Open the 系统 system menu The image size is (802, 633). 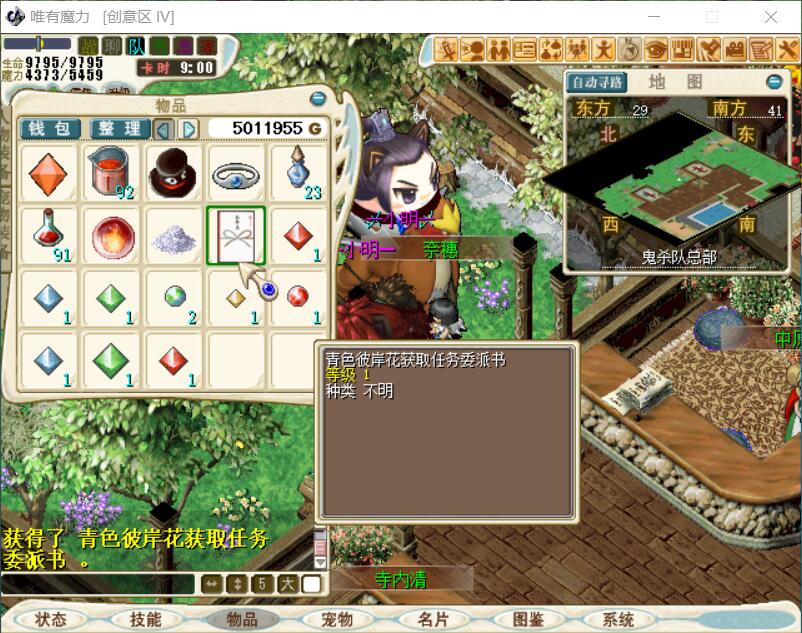(x=619, y=620)
